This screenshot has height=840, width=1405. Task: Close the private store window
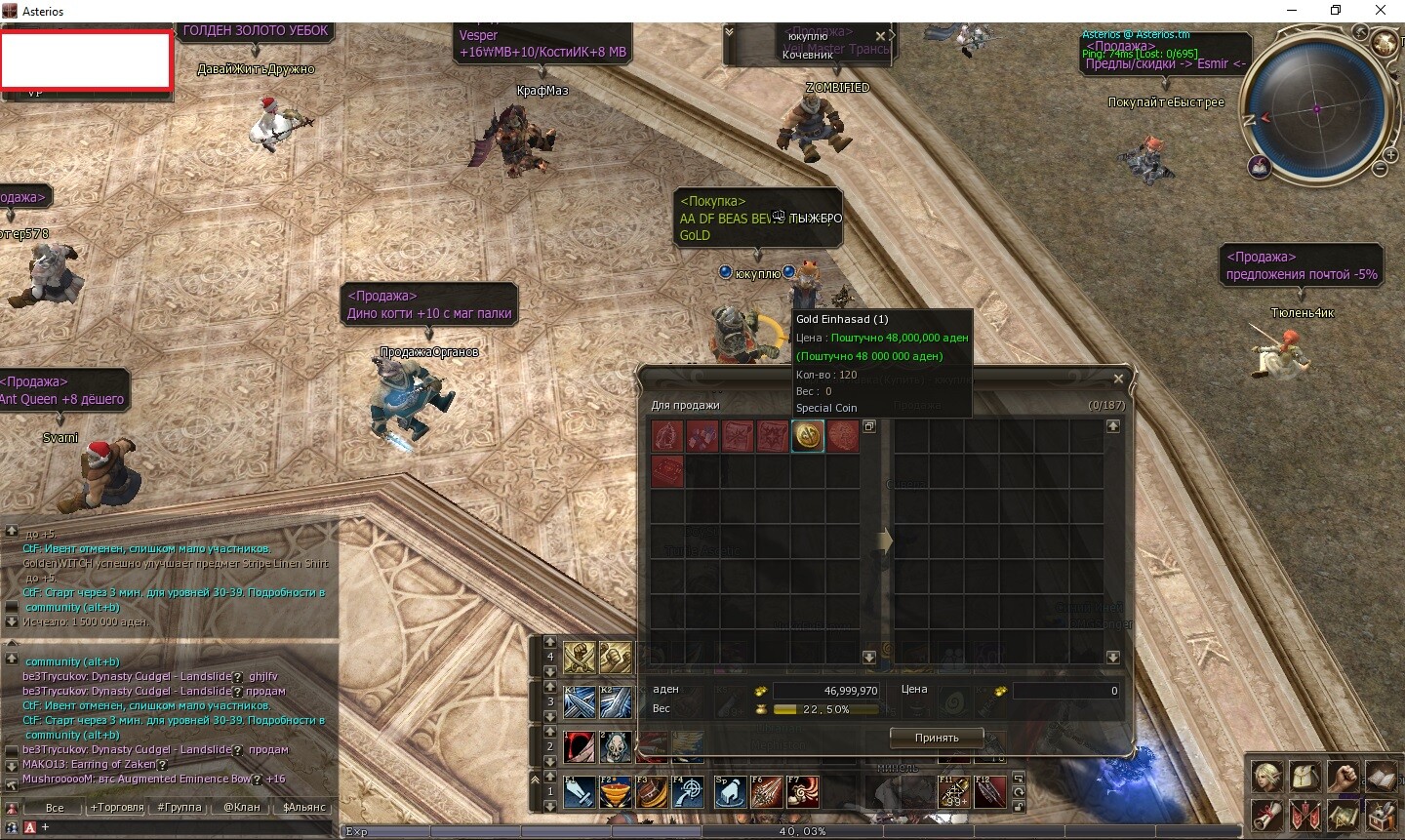pos(1118,379)
